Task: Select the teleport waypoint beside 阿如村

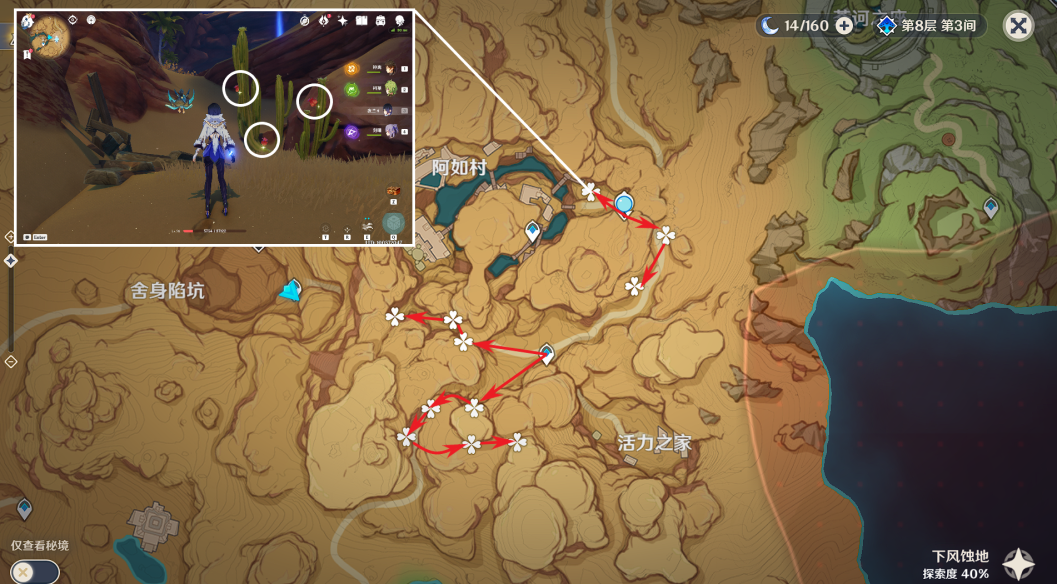Action: tap(533, 232)
